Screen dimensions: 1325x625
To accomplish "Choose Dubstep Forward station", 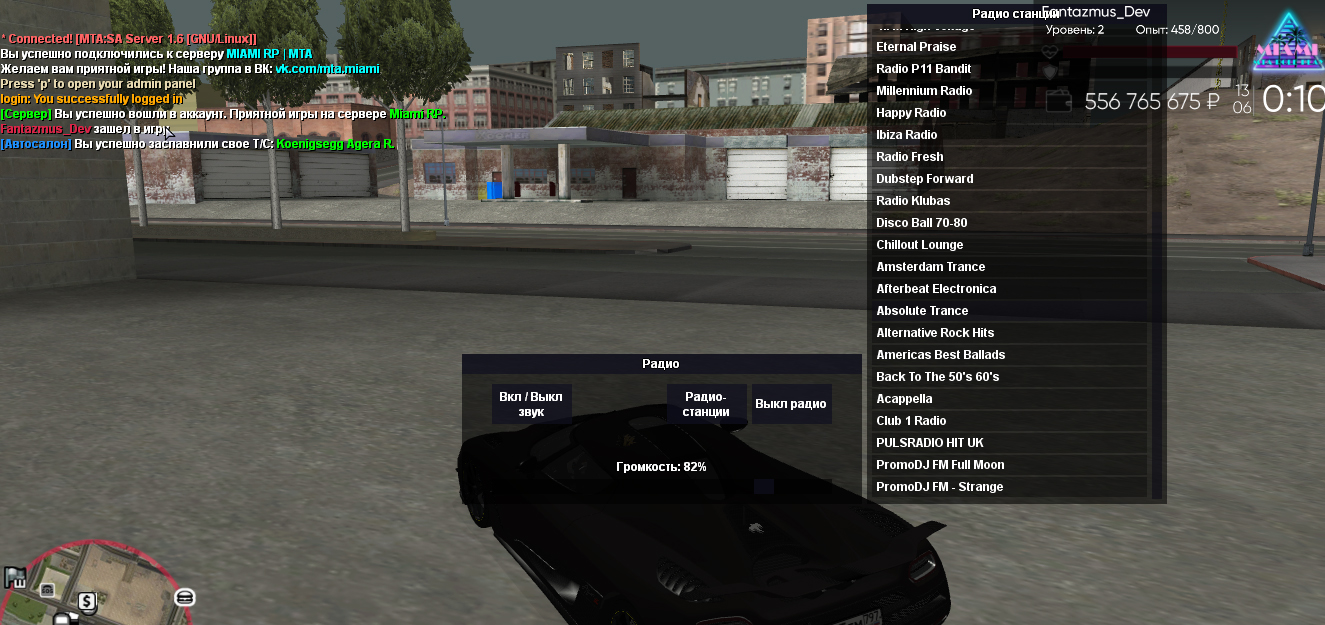I will coord(1010,179).
